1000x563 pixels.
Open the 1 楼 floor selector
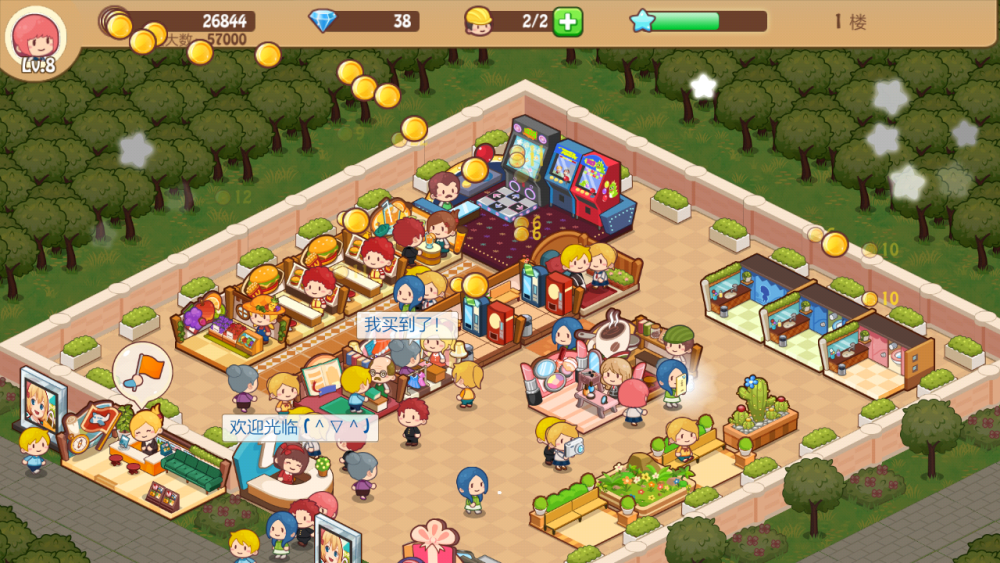click(850, 22)
